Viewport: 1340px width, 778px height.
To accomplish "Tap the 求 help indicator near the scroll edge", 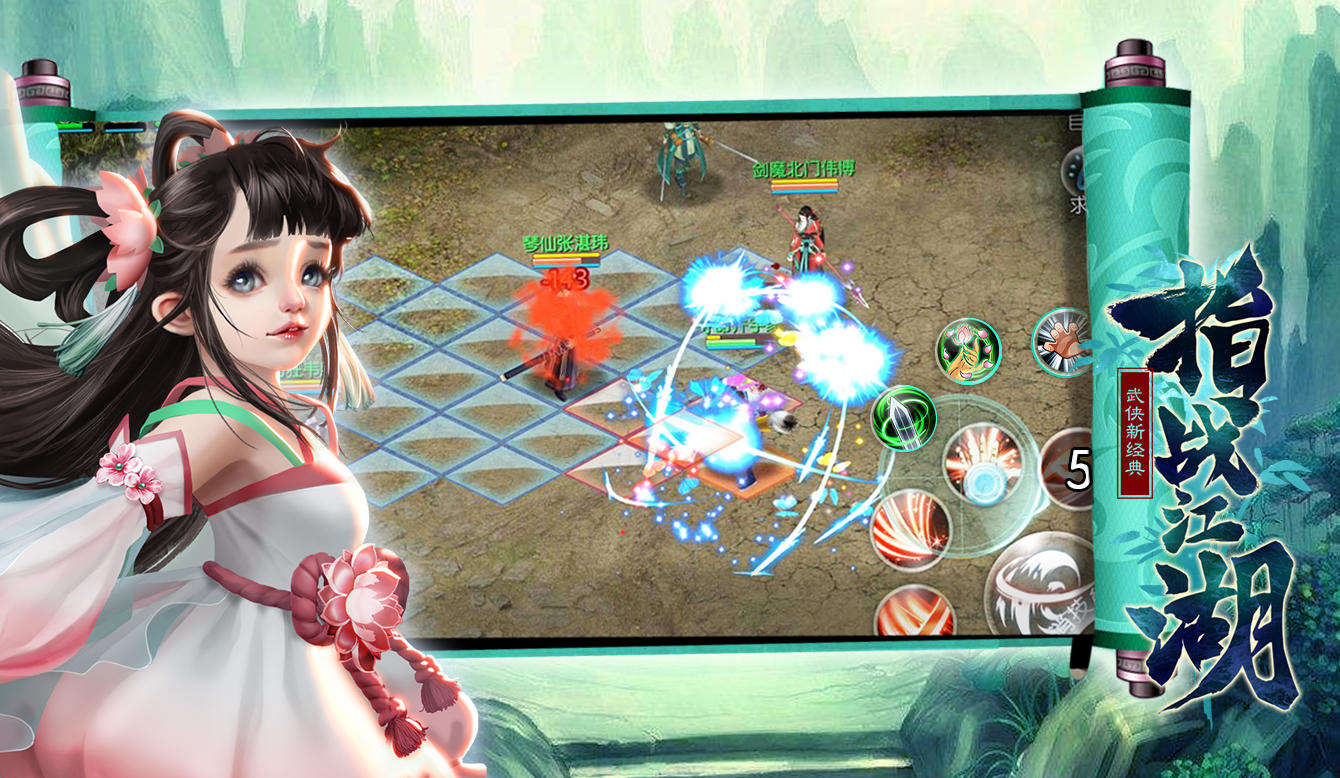I will tap(1078, 200).
